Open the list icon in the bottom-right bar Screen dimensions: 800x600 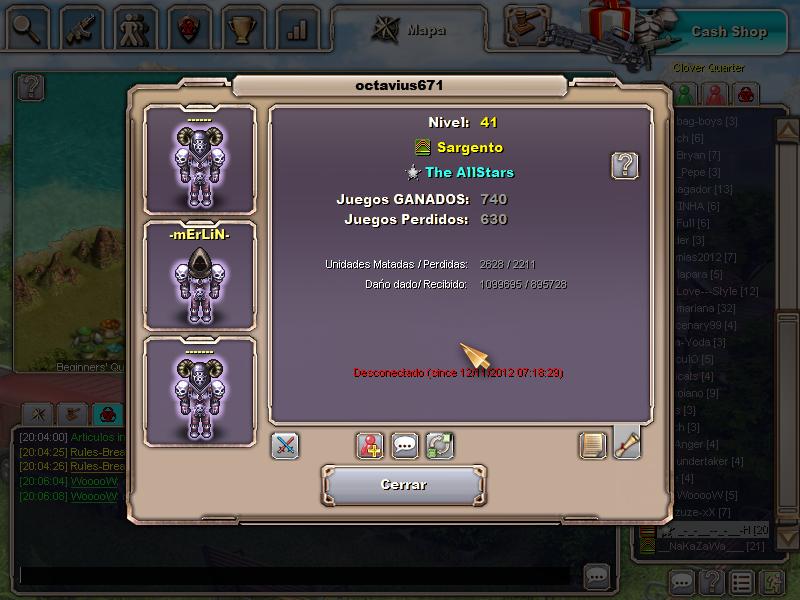click(x=741, y=582)
